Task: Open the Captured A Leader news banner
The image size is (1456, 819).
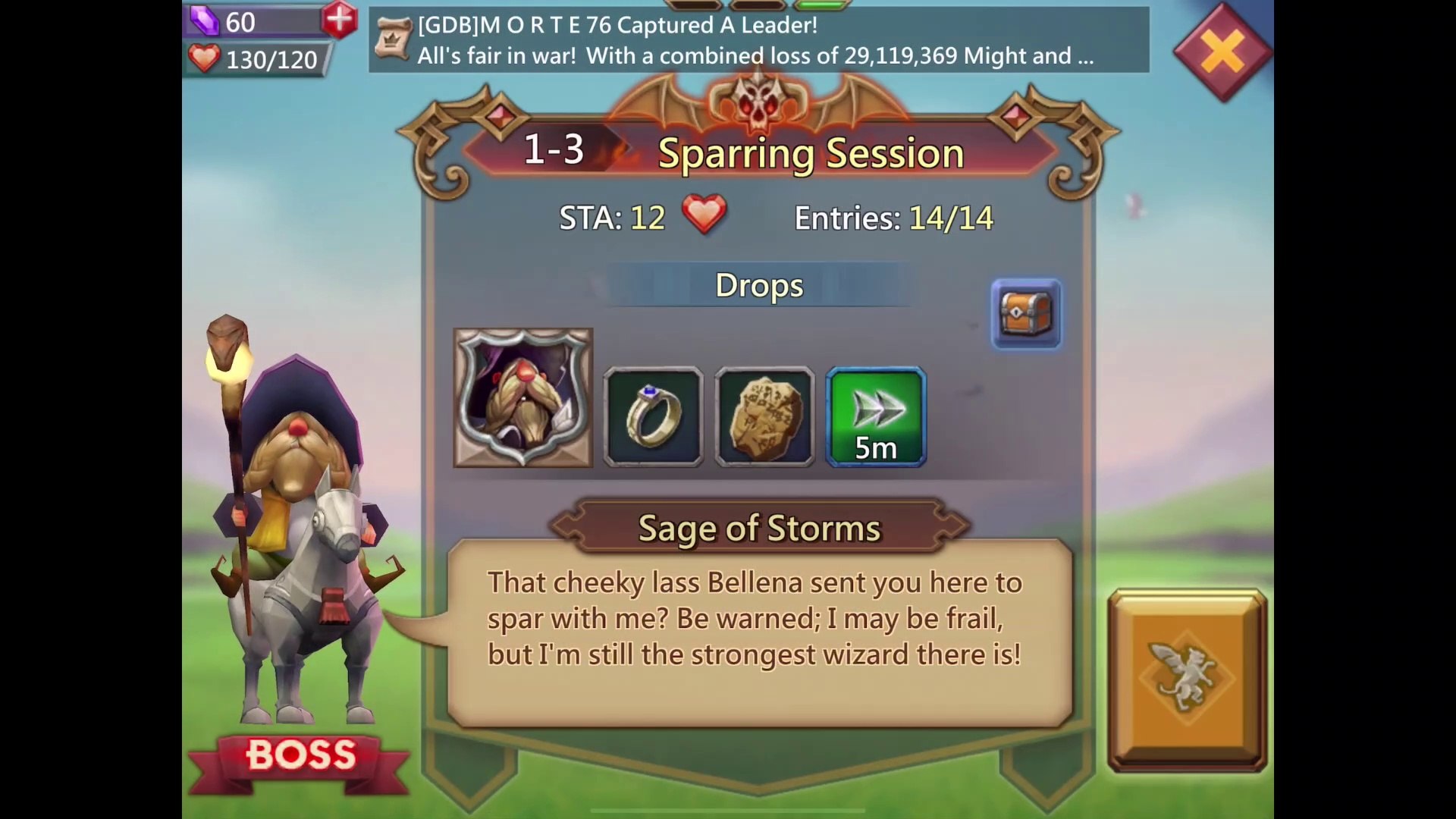Action: coord(758,40)
